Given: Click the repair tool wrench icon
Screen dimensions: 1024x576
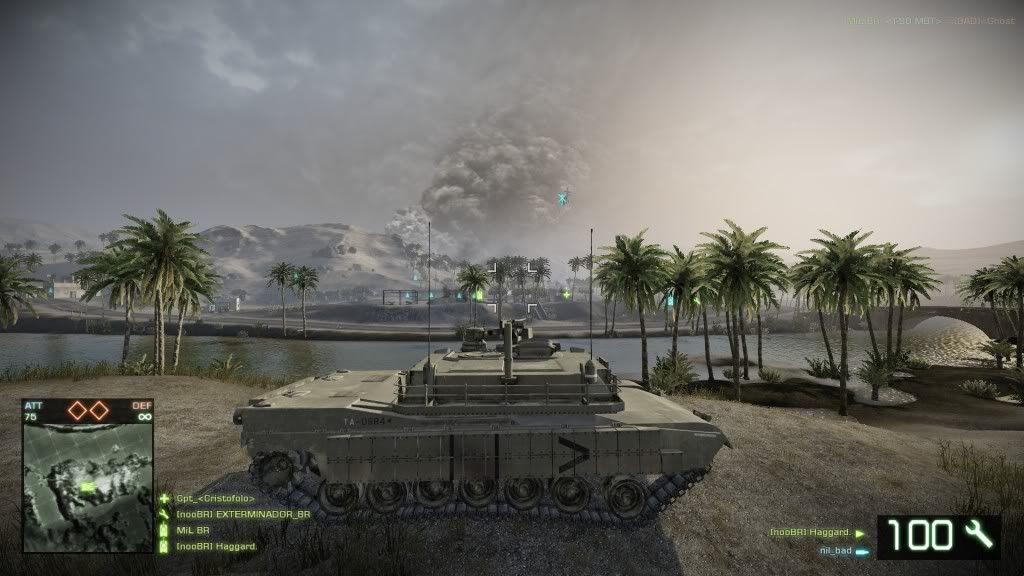Looking at the screenshot, I should tap(979, 536).
